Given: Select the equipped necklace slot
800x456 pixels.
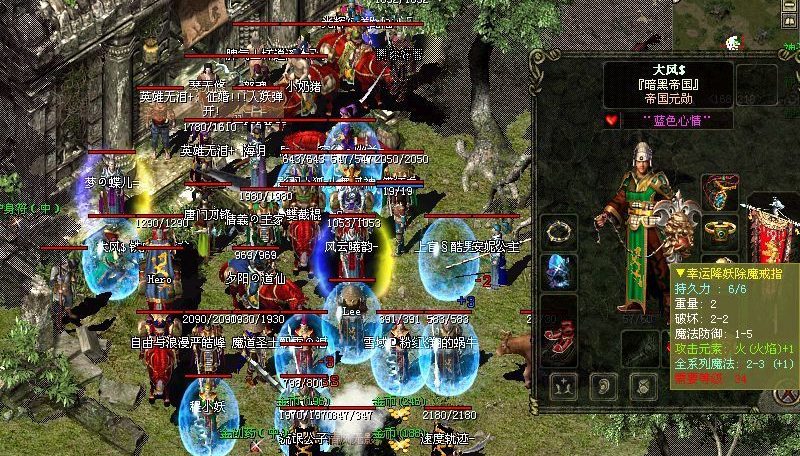Looking at the screenshot, I should click(747, 190).
